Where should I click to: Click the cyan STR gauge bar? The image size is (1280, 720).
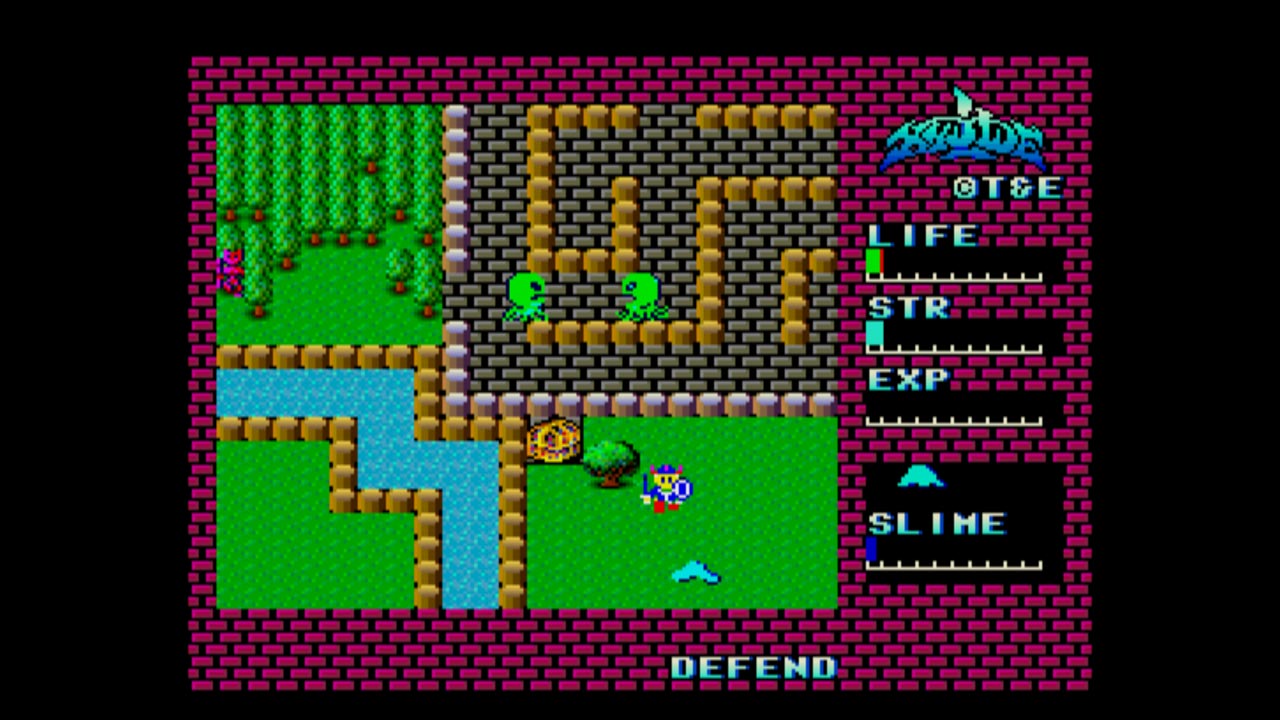click(x=874, y=334)
